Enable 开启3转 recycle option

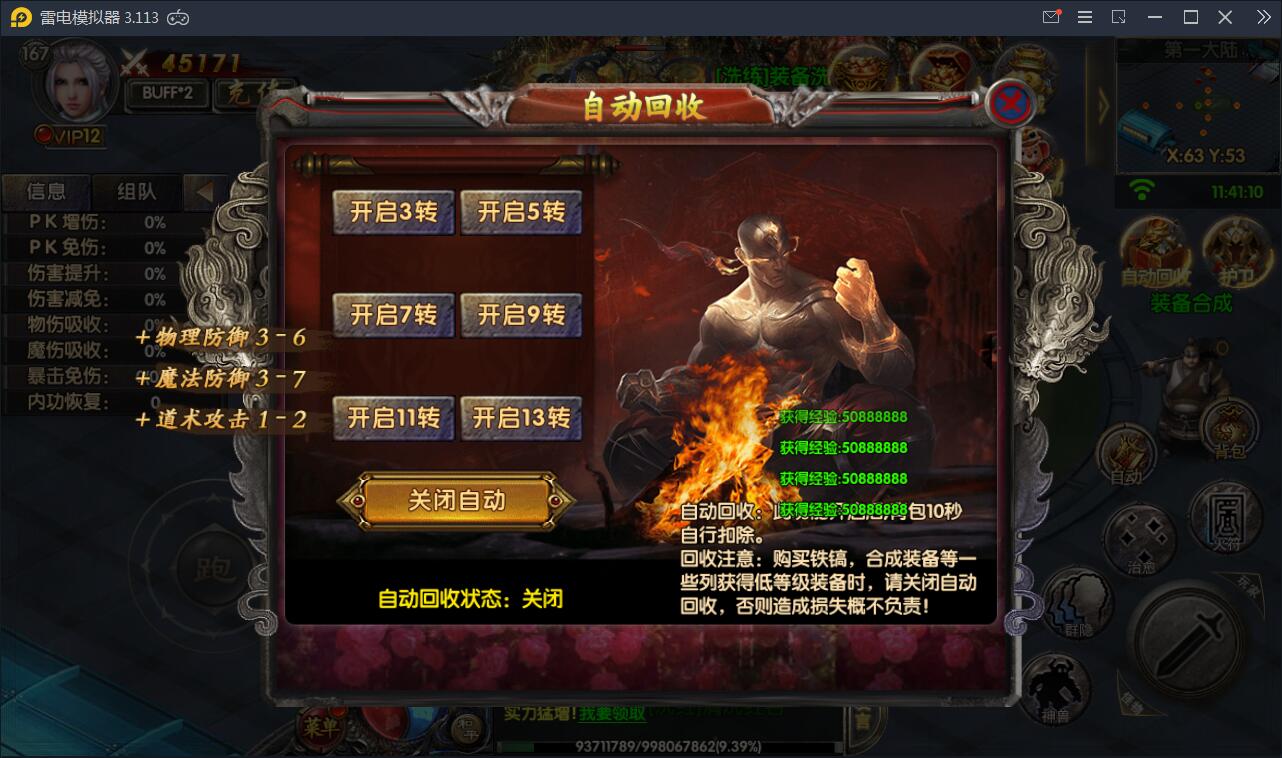pyautogui.click(x=393, y=212)
